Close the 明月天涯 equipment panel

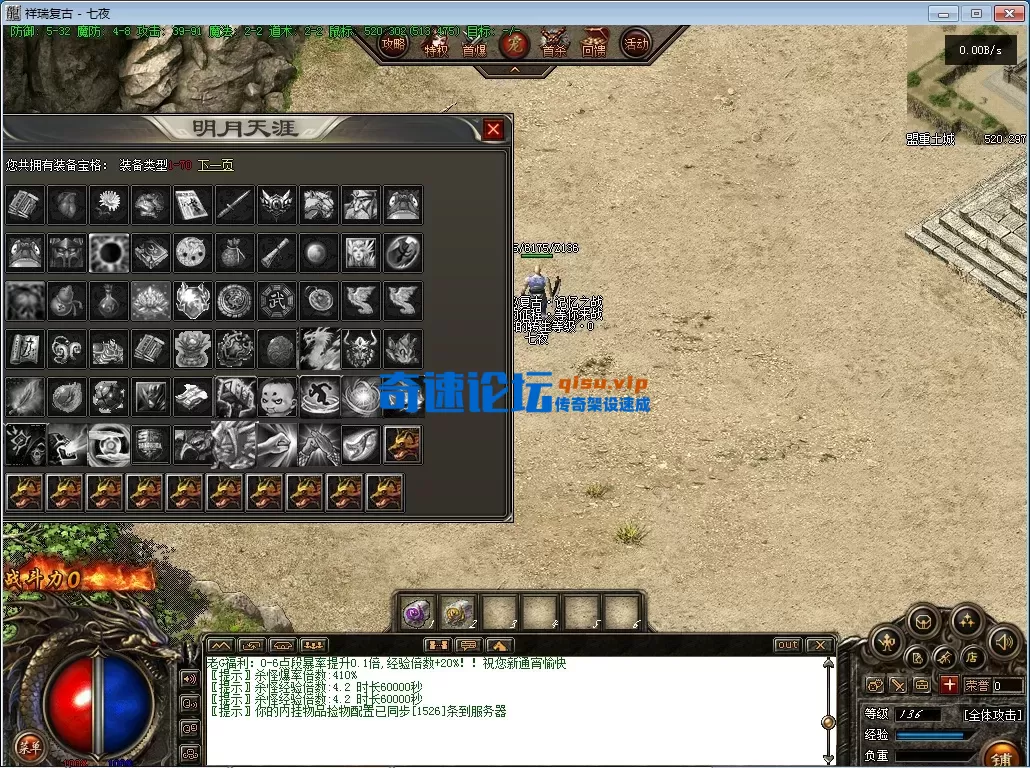click(493, 129)
